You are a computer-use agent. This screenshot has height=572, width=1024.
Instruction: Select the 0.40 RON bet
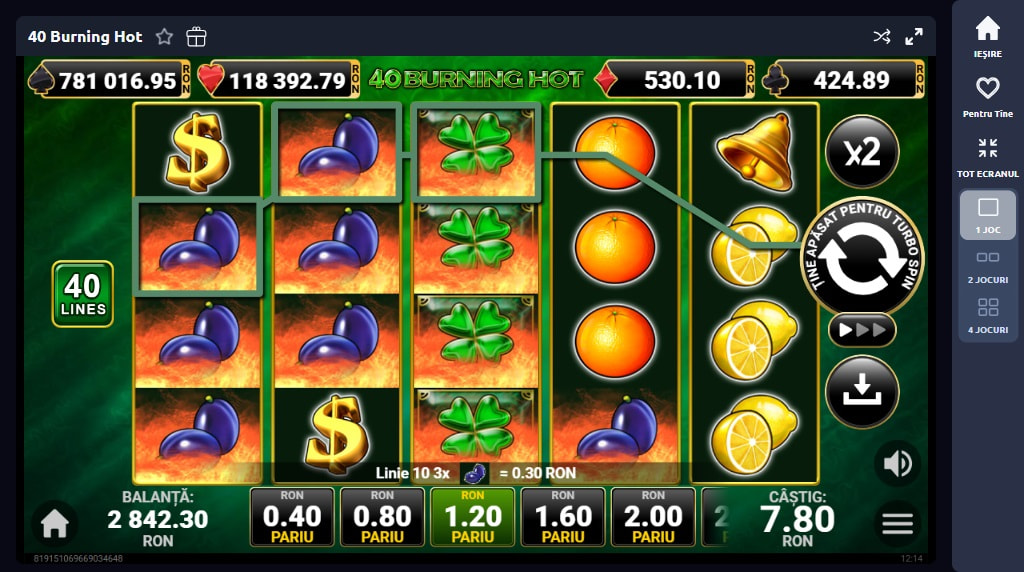(292, 517)
